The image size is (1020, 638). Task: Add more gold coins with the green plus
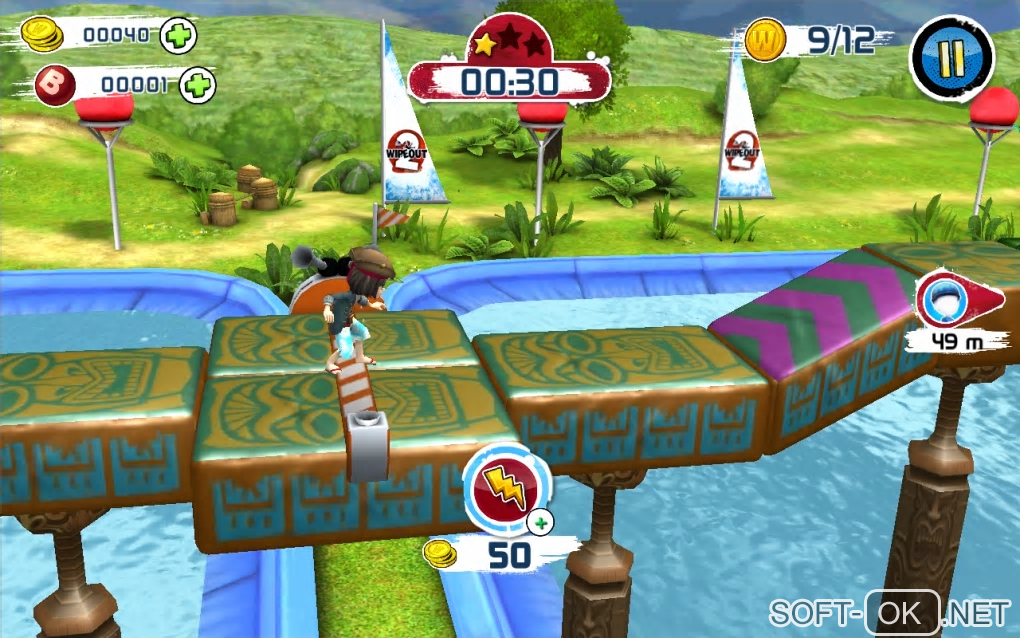point(178,36)
